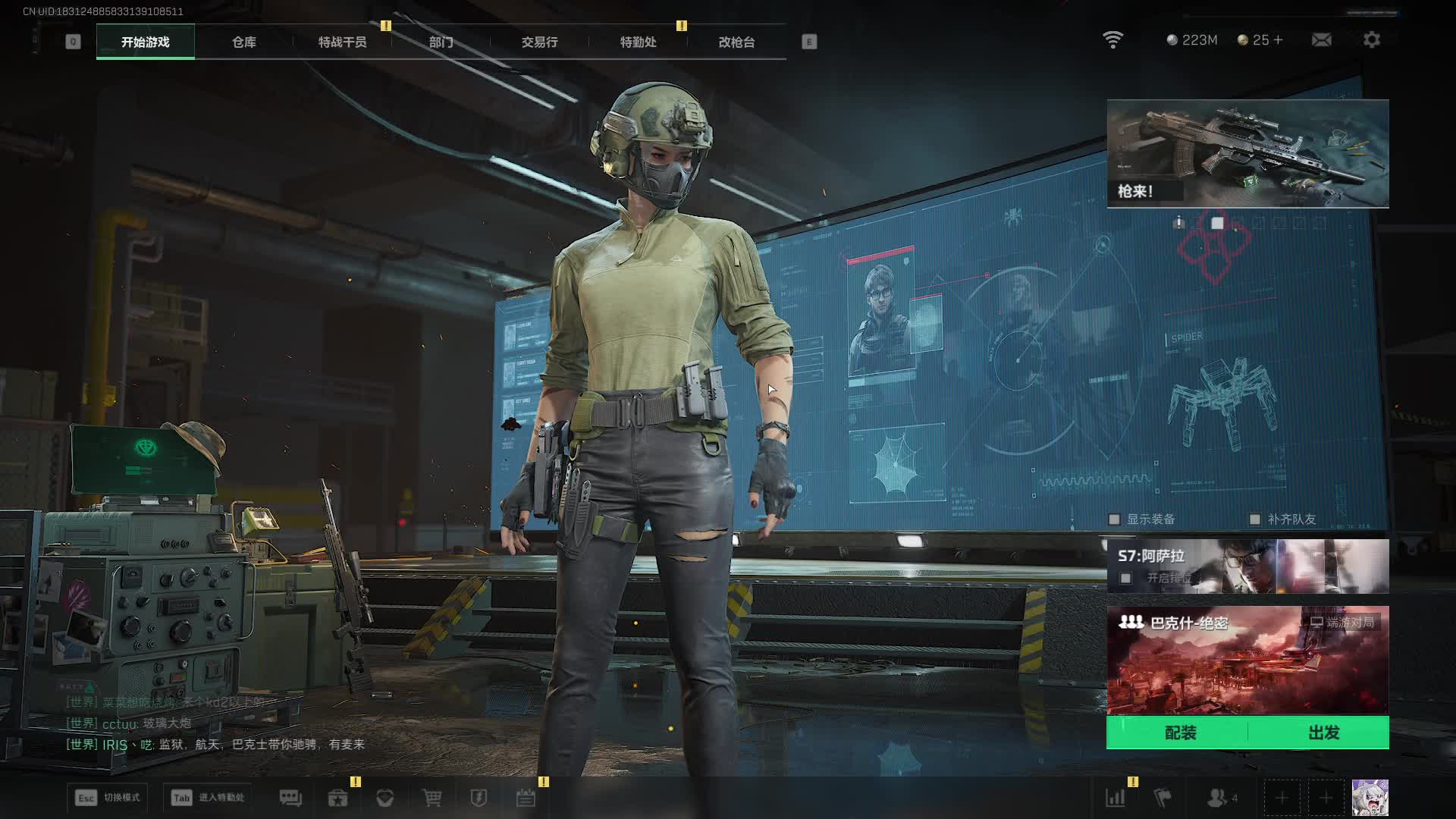Enable the 补齐队友 checkbox
The width and height of the screenshot is (1456, 819).
(x=1255, y=519)
